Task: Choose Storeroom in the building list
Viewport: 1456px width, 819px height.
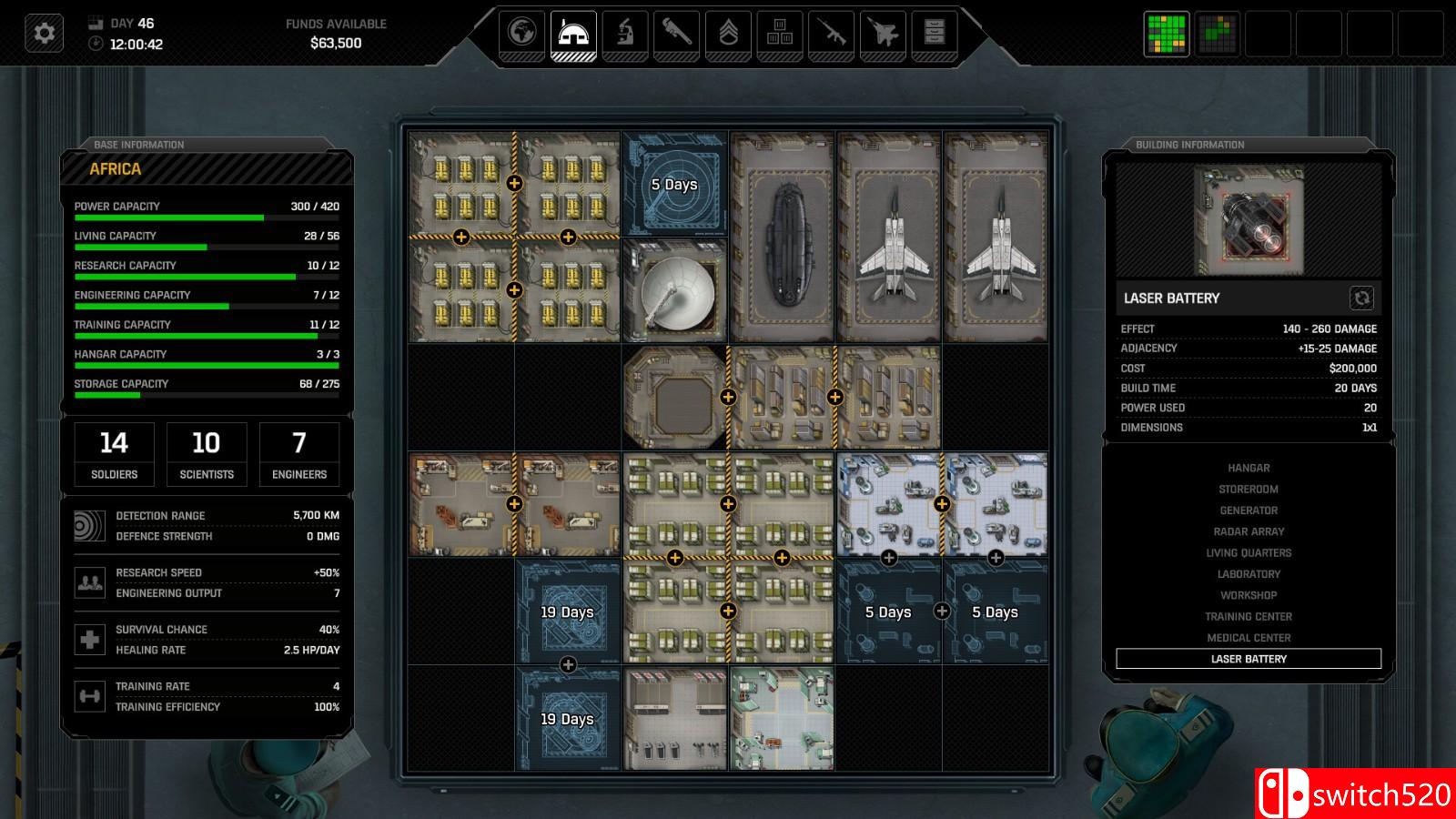Action: pos(1249,490)
